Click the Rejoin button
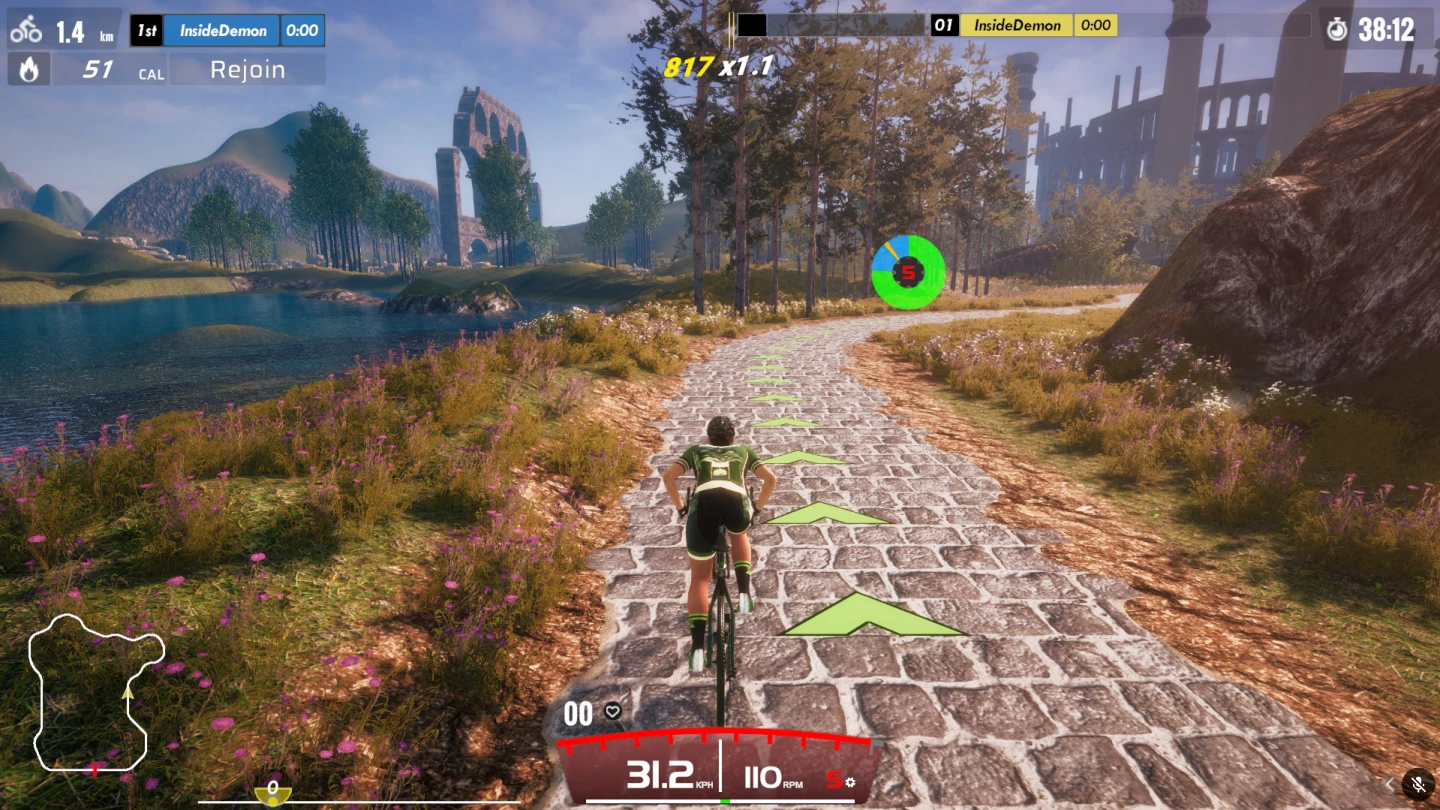The width and height of the screenshot is (1440, 810). click(247, 70)
